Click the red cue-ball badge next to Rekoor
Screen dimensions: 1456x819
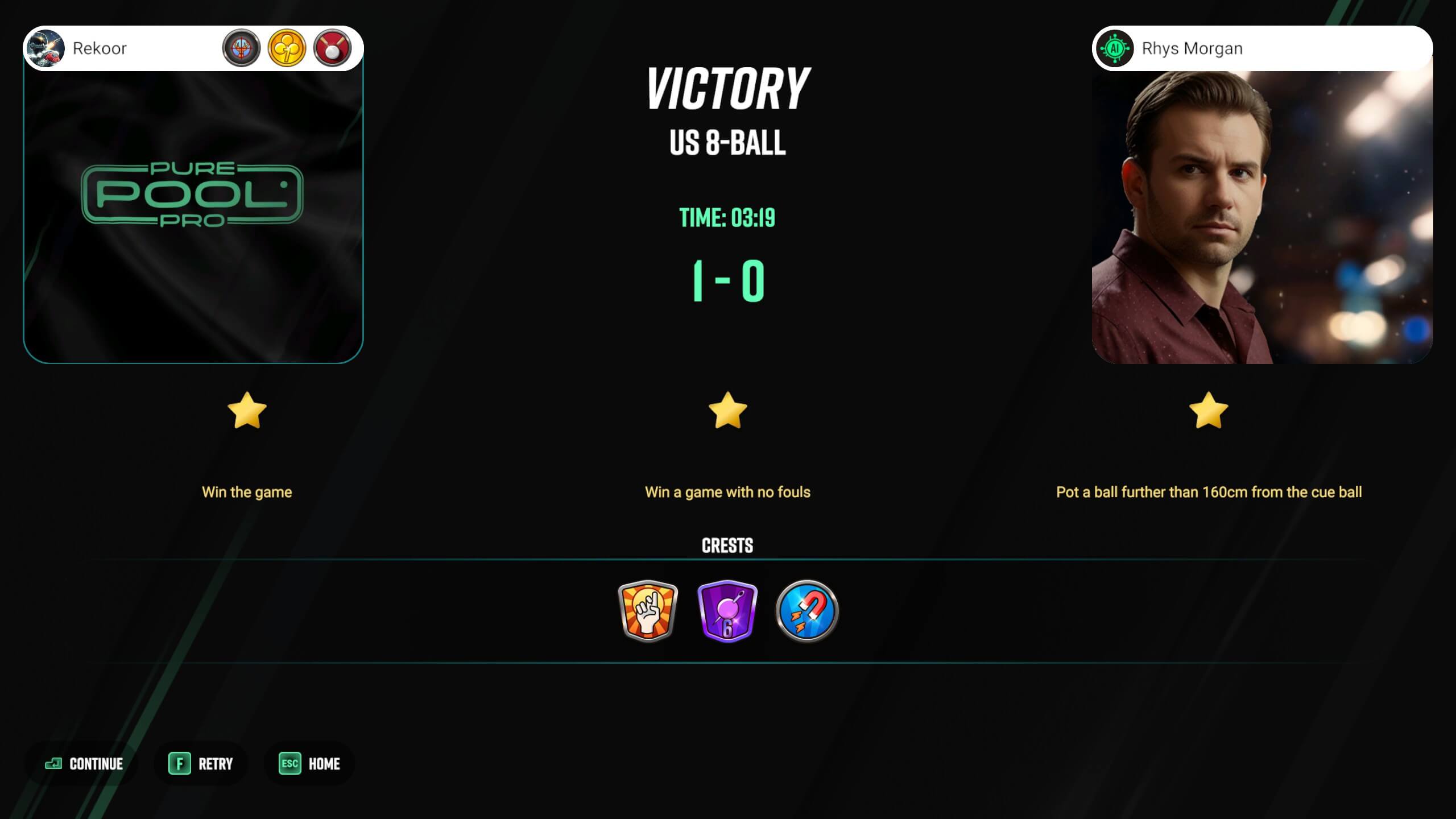(333, 48)
